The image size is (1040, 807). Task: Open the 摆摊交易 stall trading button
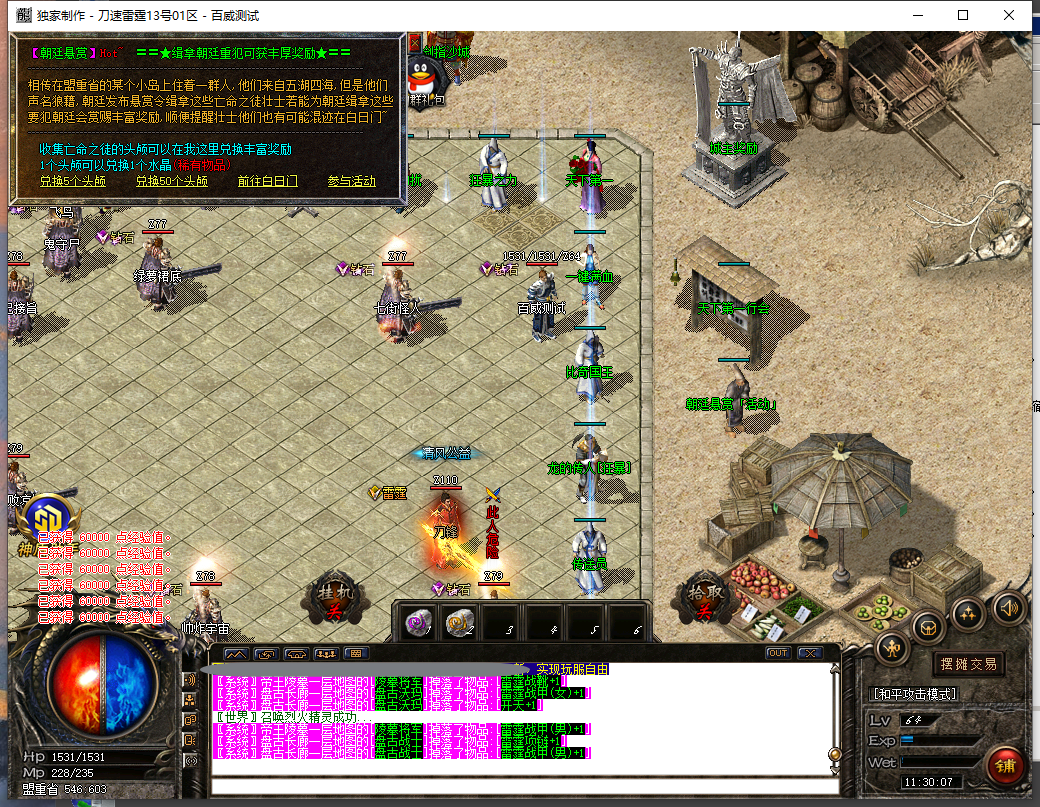point(968,664)
